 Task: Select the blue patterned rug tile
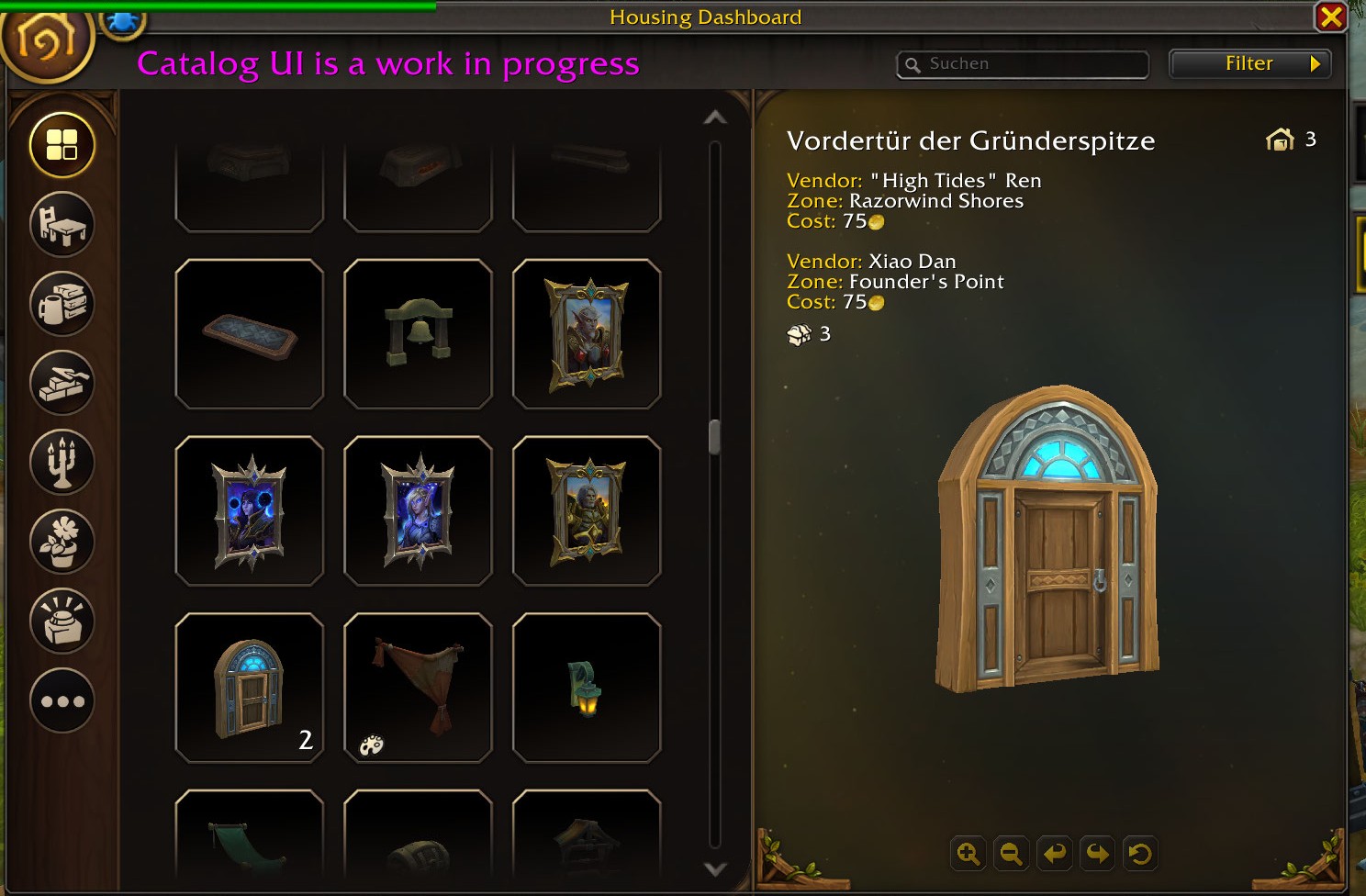[x=249, y=334]
